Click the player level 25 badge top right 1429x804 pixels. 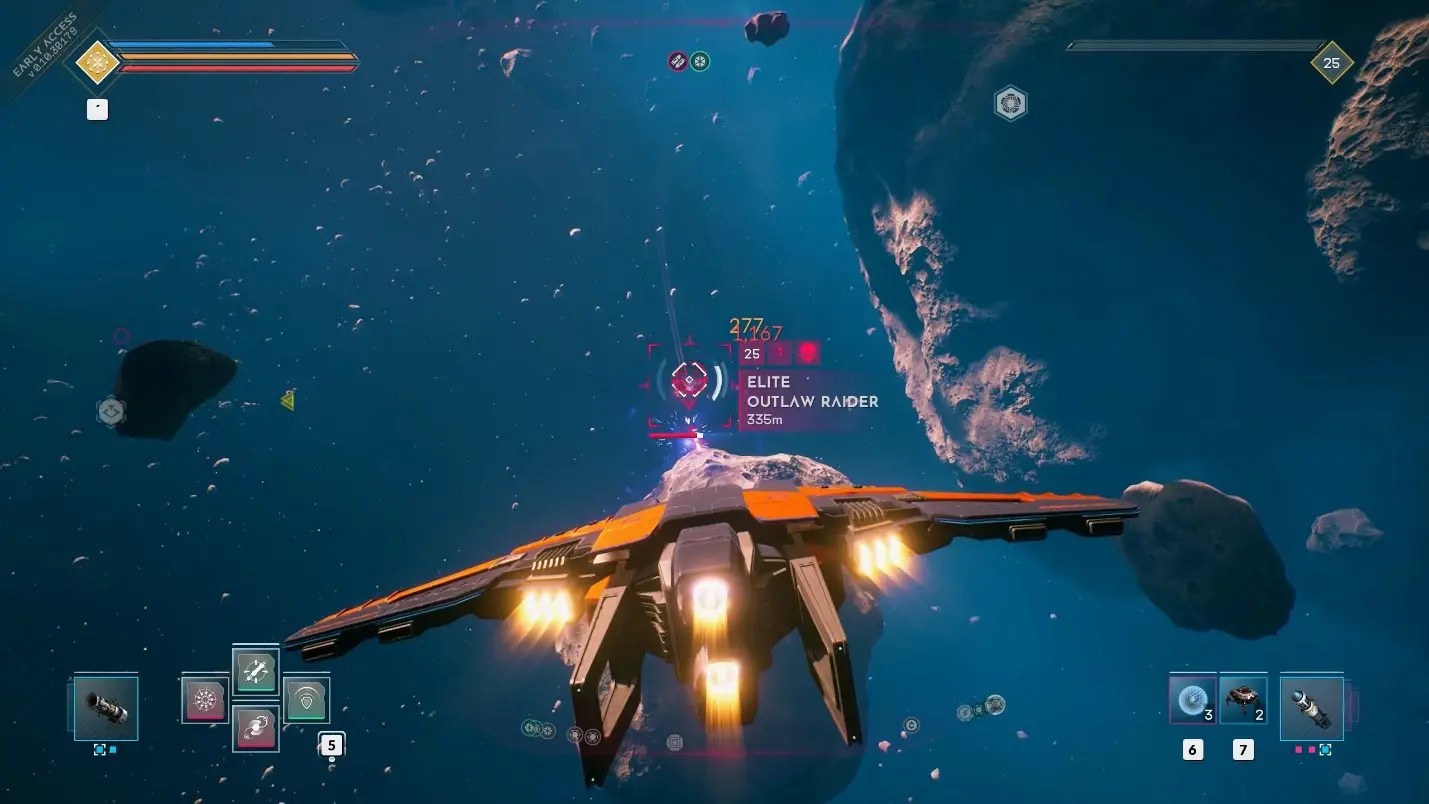(1330, 62)
